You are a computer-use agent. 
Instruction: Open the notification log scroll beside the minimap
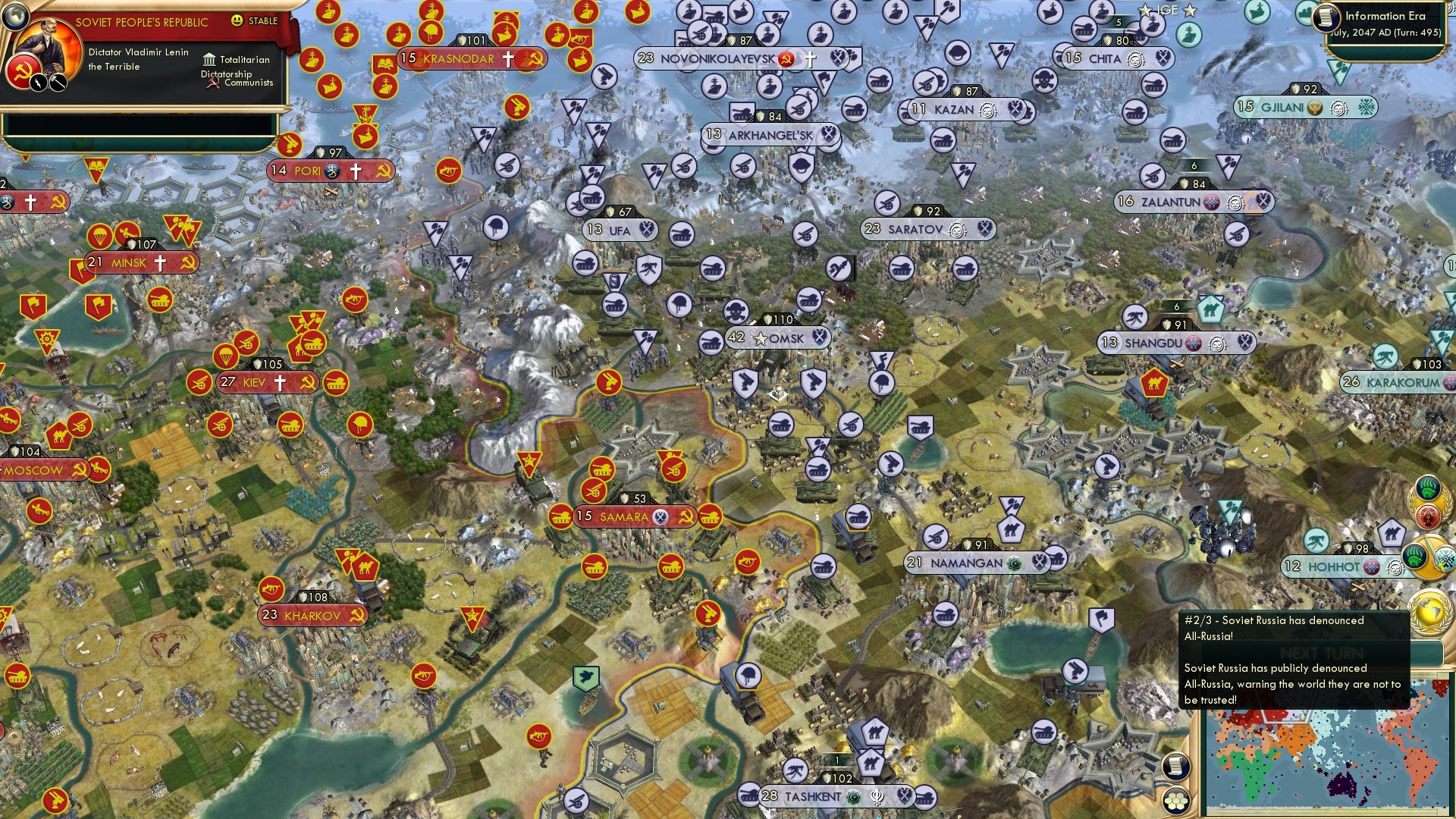[1176, 767]
